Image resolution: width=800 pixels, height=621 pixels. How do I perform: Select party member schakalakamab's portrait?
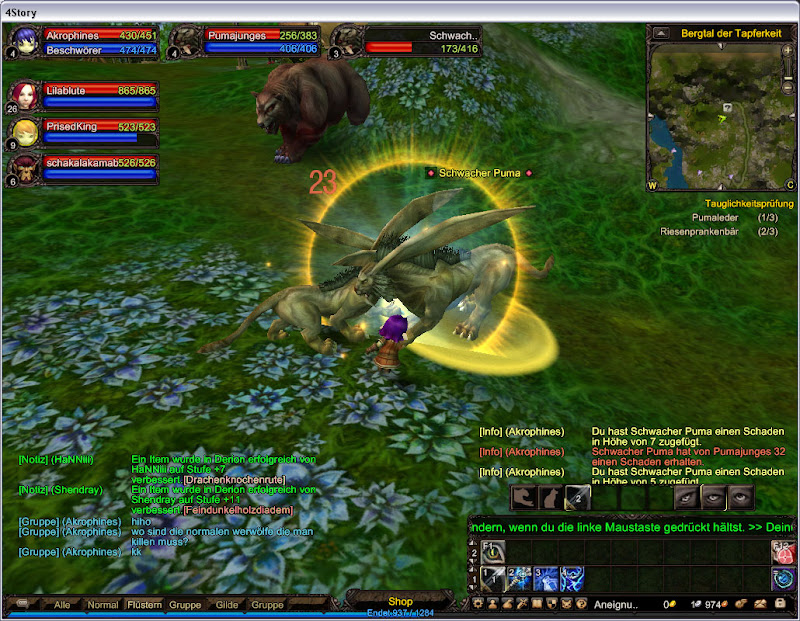pyautogui.click(x=26, y=168)
